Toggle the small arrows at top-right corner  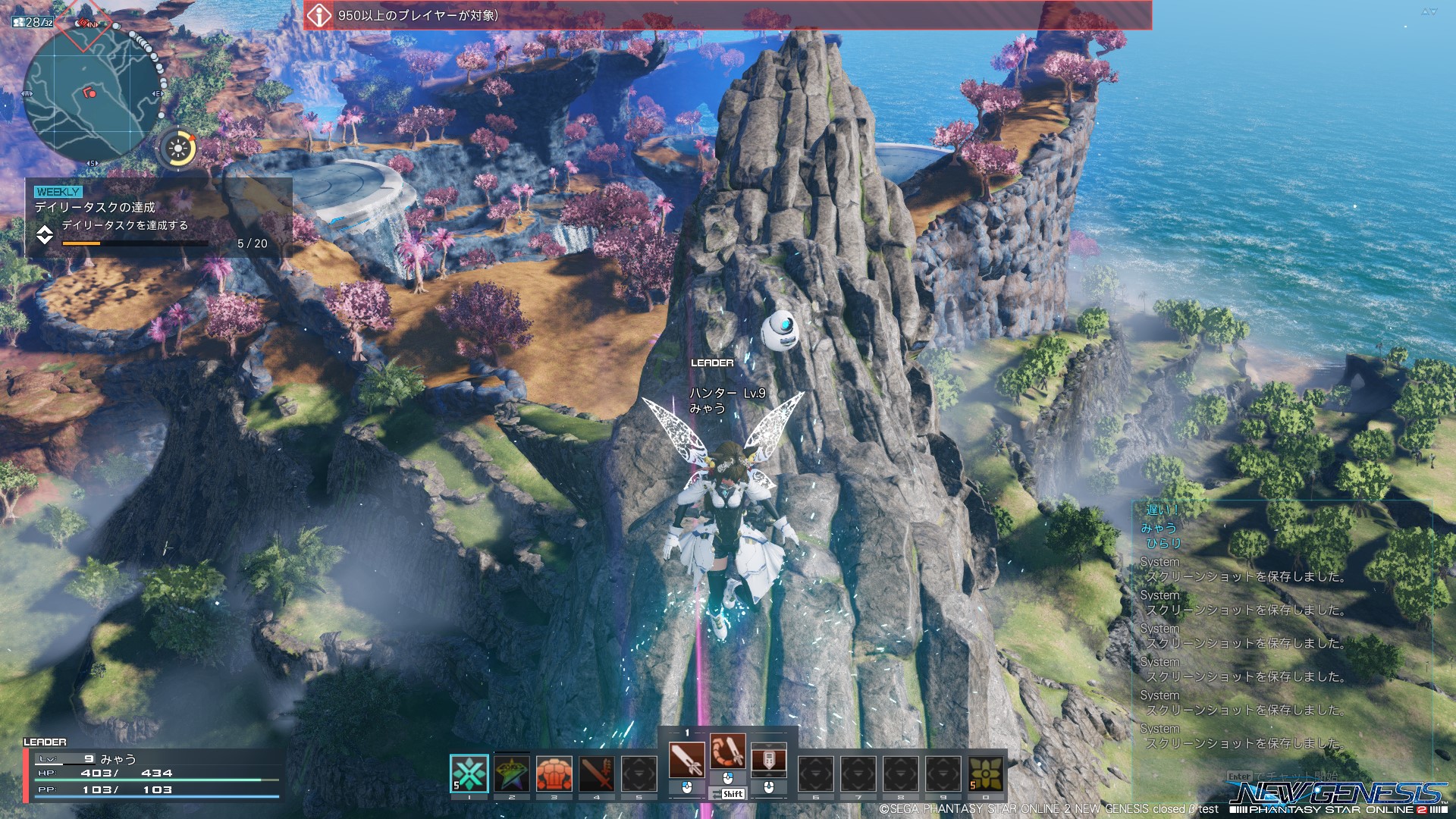pyautogui.click(x=1429, y=11)
